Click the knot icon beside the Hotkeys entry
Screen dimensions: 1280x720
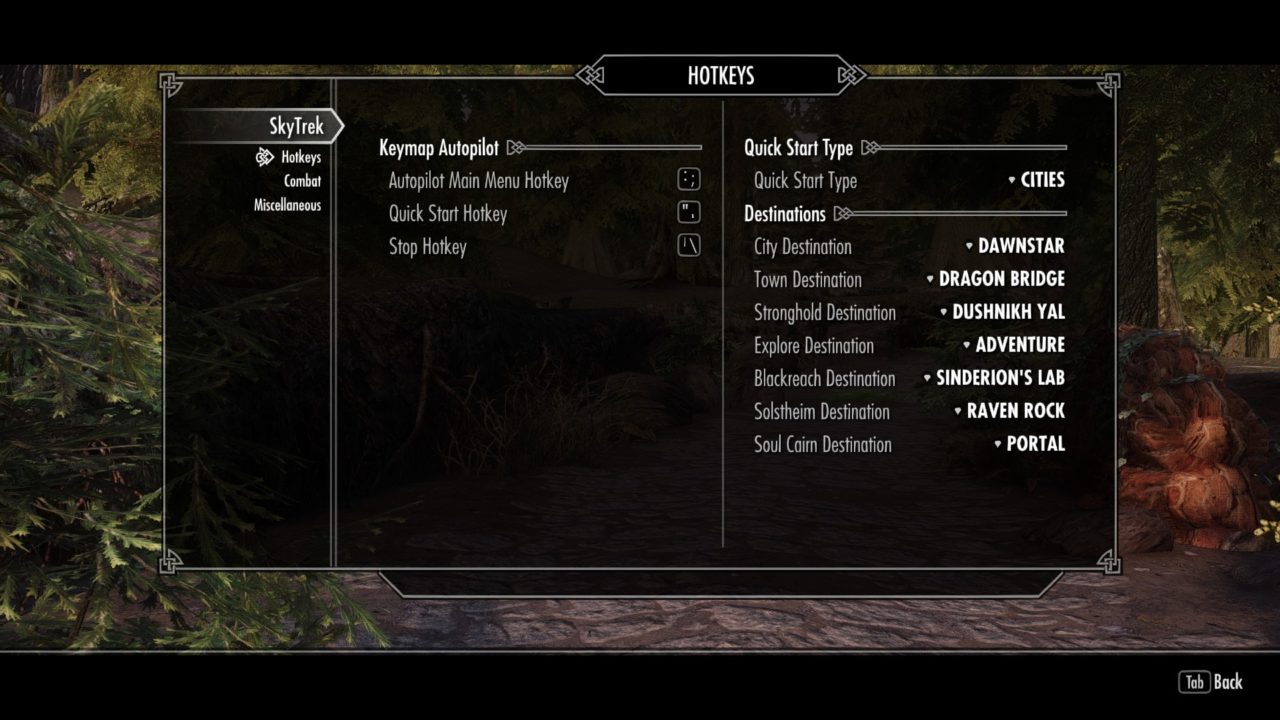[x=264, y=157]
